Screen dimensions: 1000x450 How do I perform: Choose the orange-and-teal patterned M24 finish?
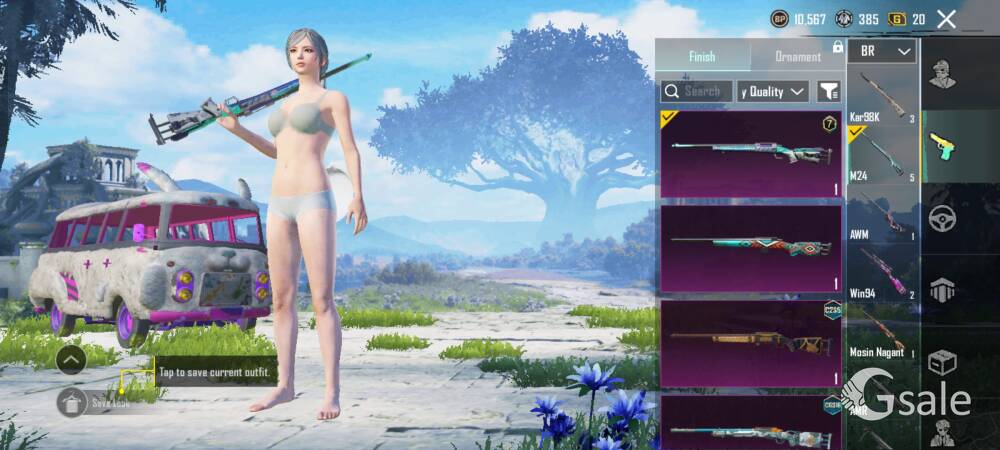pos(751,248)
